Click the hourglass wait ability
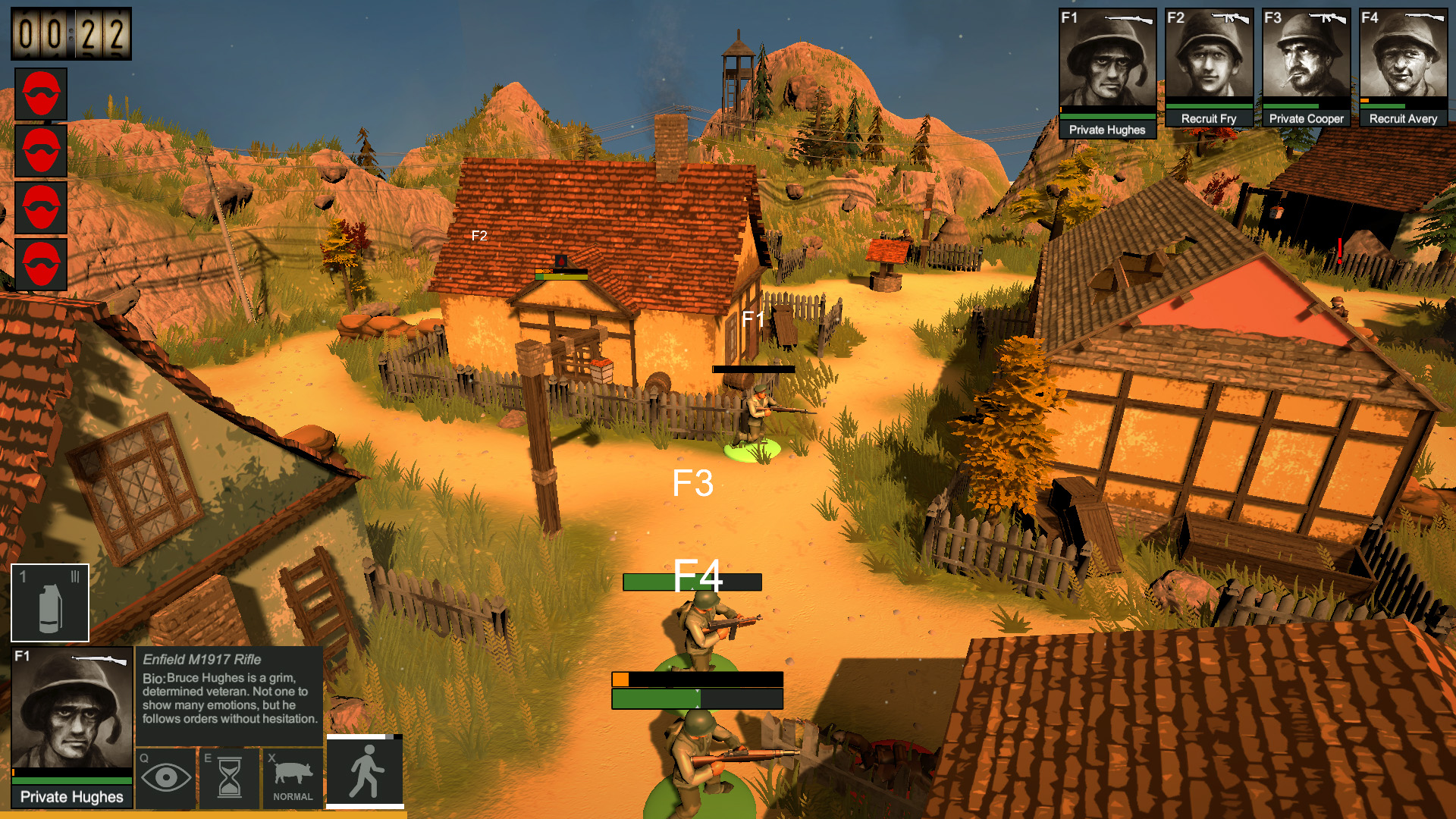Screen dimensions: 1456x819 coord(229,777)
